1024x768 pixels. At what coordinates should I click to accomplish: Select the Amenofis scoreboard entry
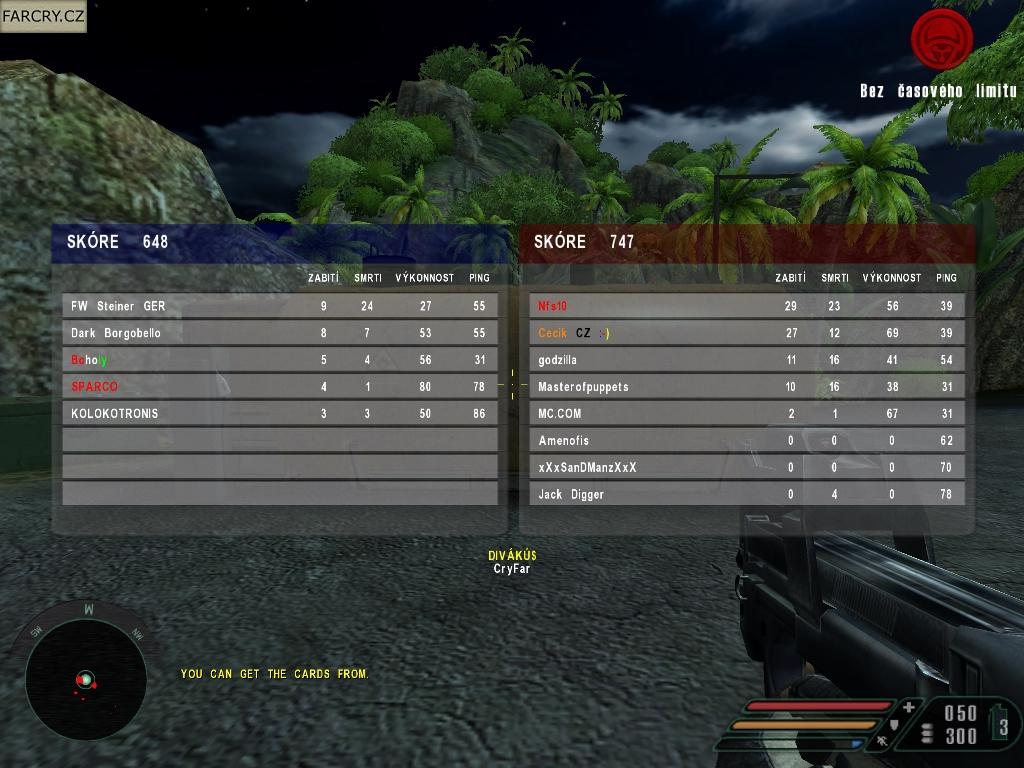[x=746, y=440]
